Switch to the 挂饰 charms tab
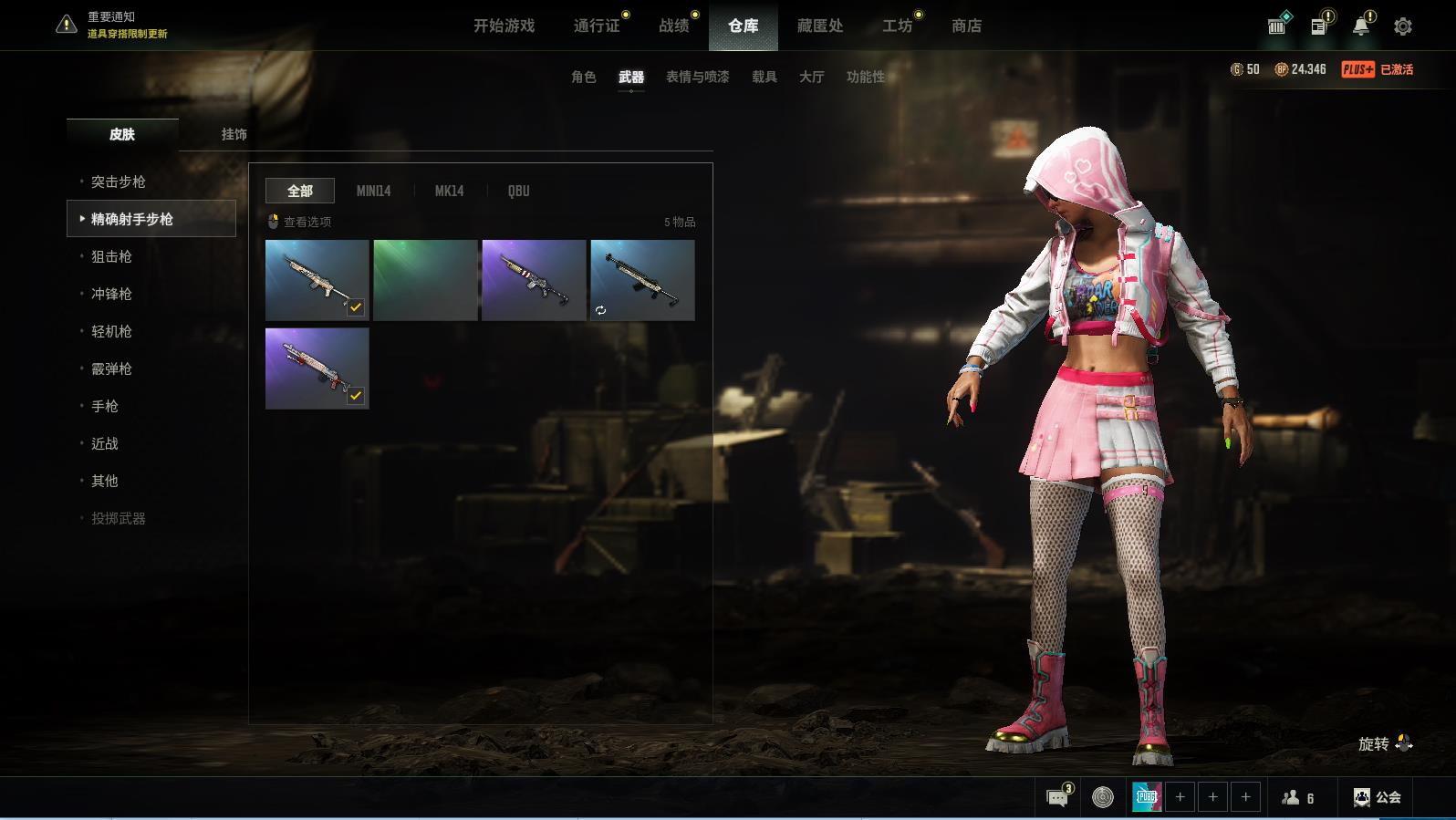The image size is (1456, 820). pyautogui.click(x=234, y=134)
